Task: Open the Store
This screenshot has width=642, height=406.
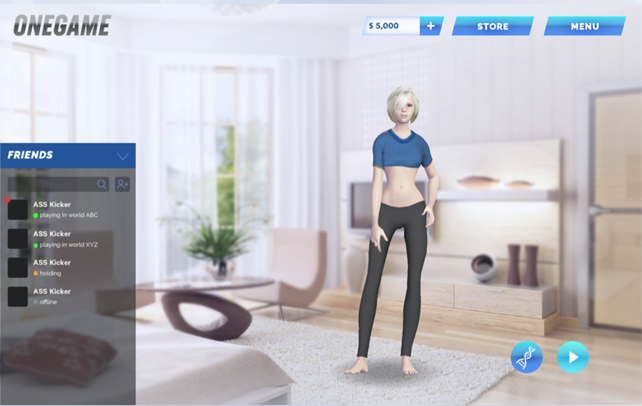Action: tap(492, 26)
